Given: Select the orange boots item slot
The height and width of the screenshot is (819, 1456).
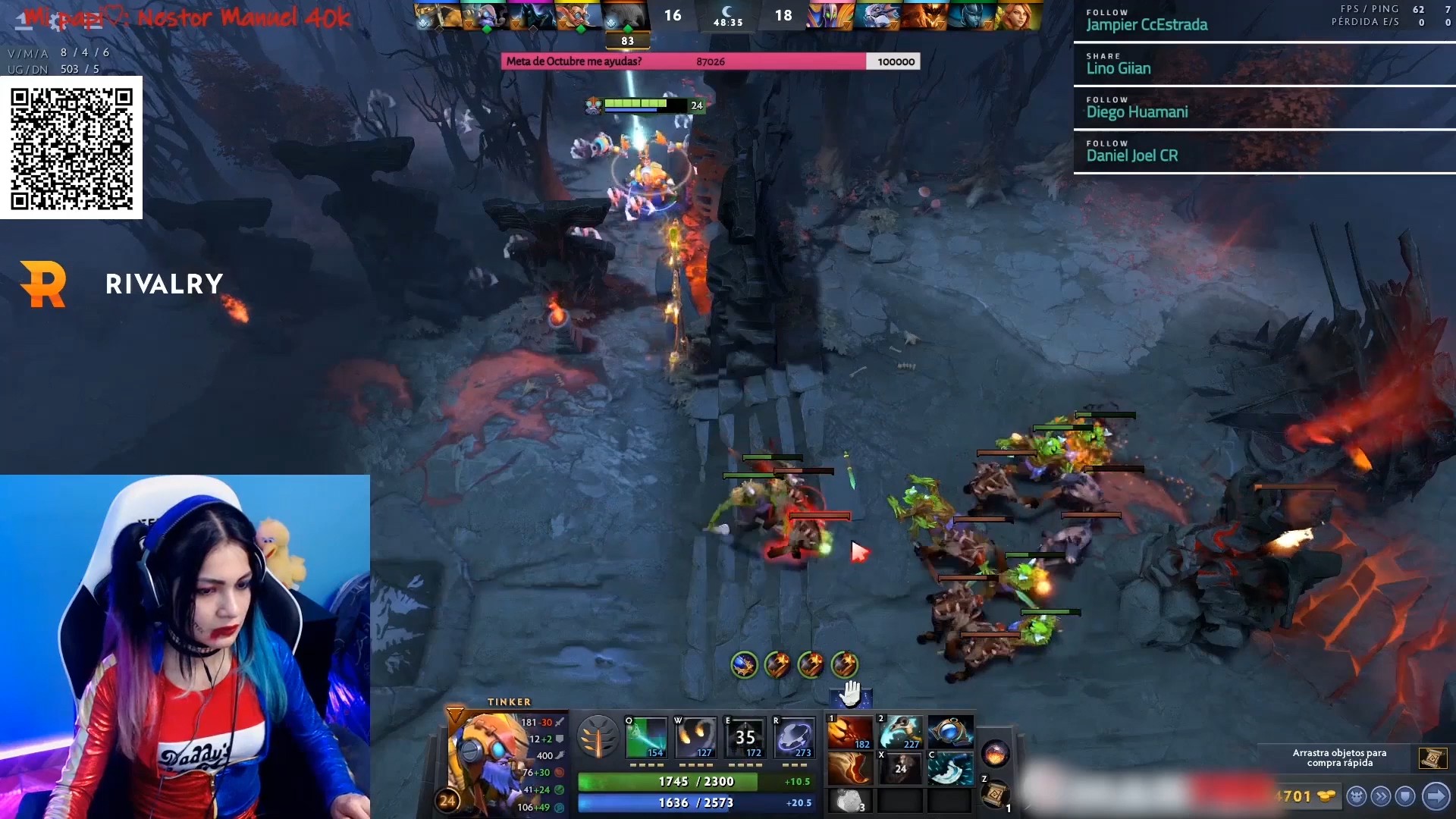Looking at the screenshot, I should click(x=850, y=769).
